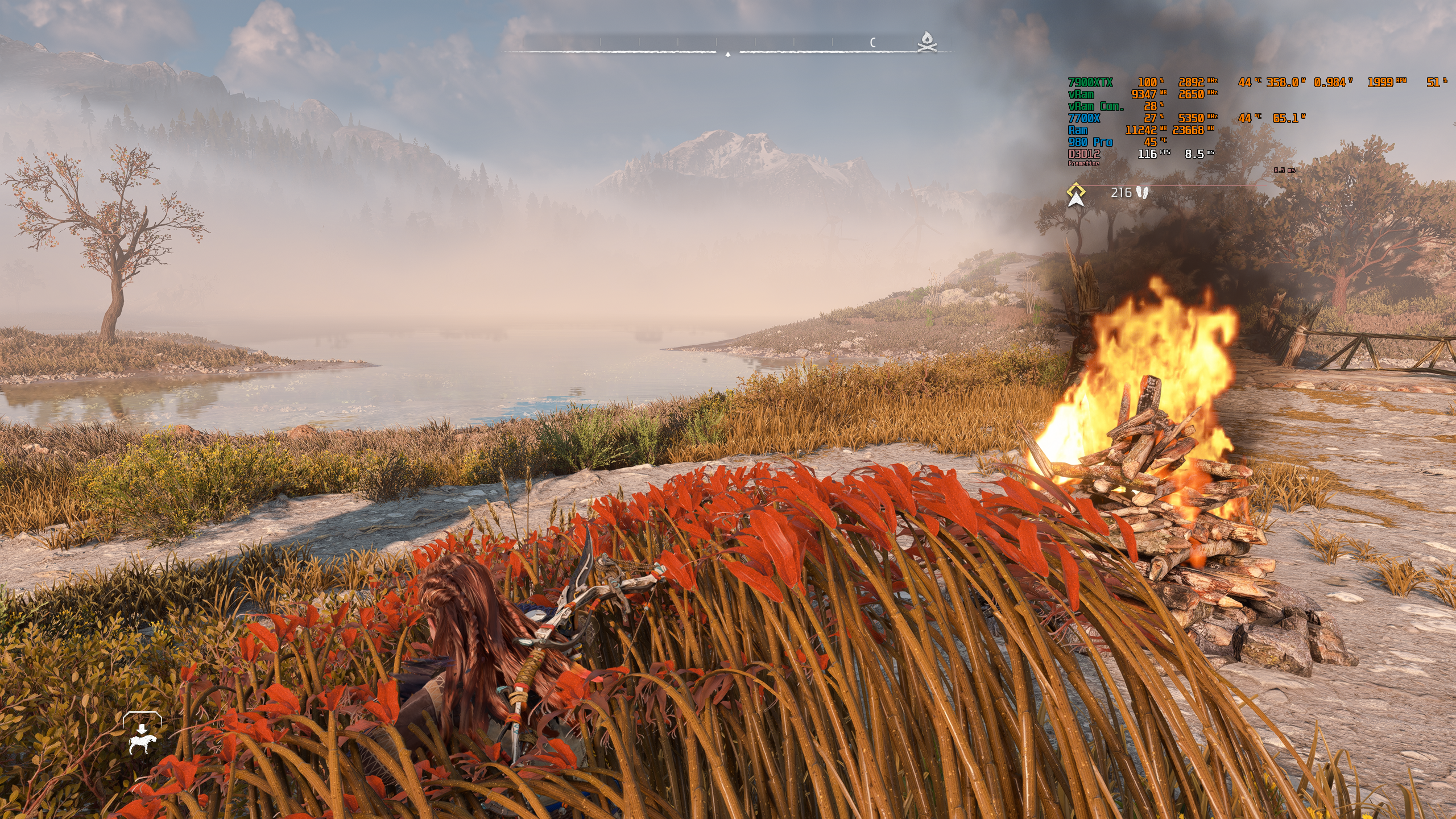Click the compass bar's center pointer

(x=728, y=53)
